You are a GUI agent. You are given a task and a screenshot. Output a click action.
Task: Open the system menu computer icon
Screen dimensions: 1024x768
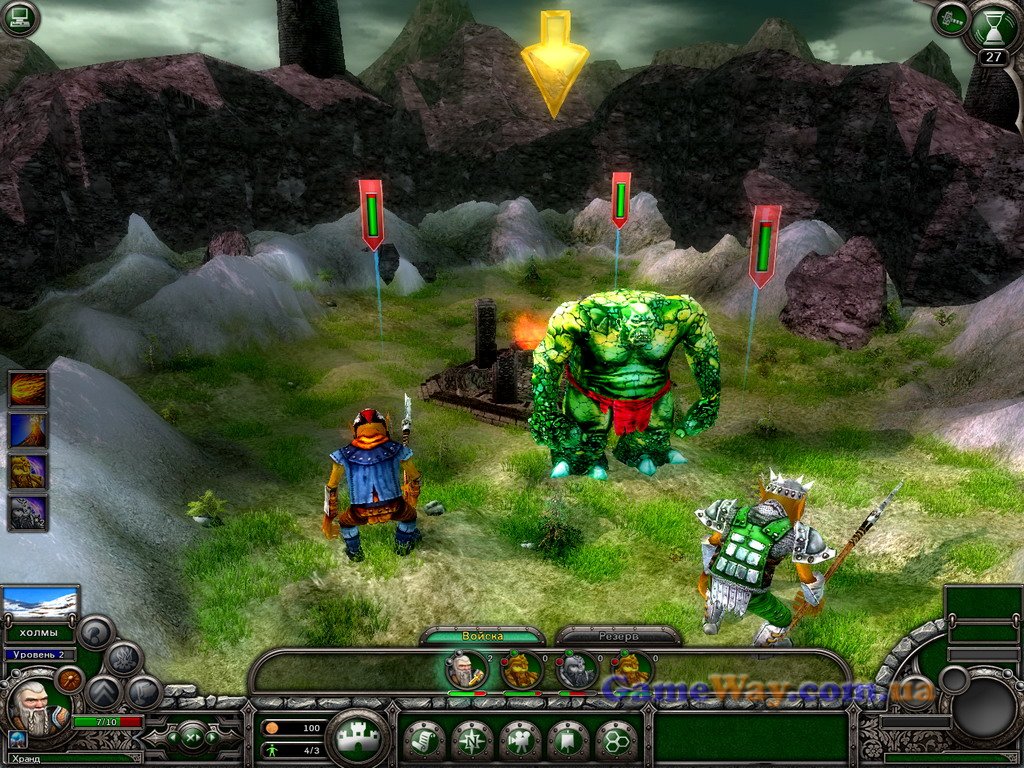[x=19, y=18]
